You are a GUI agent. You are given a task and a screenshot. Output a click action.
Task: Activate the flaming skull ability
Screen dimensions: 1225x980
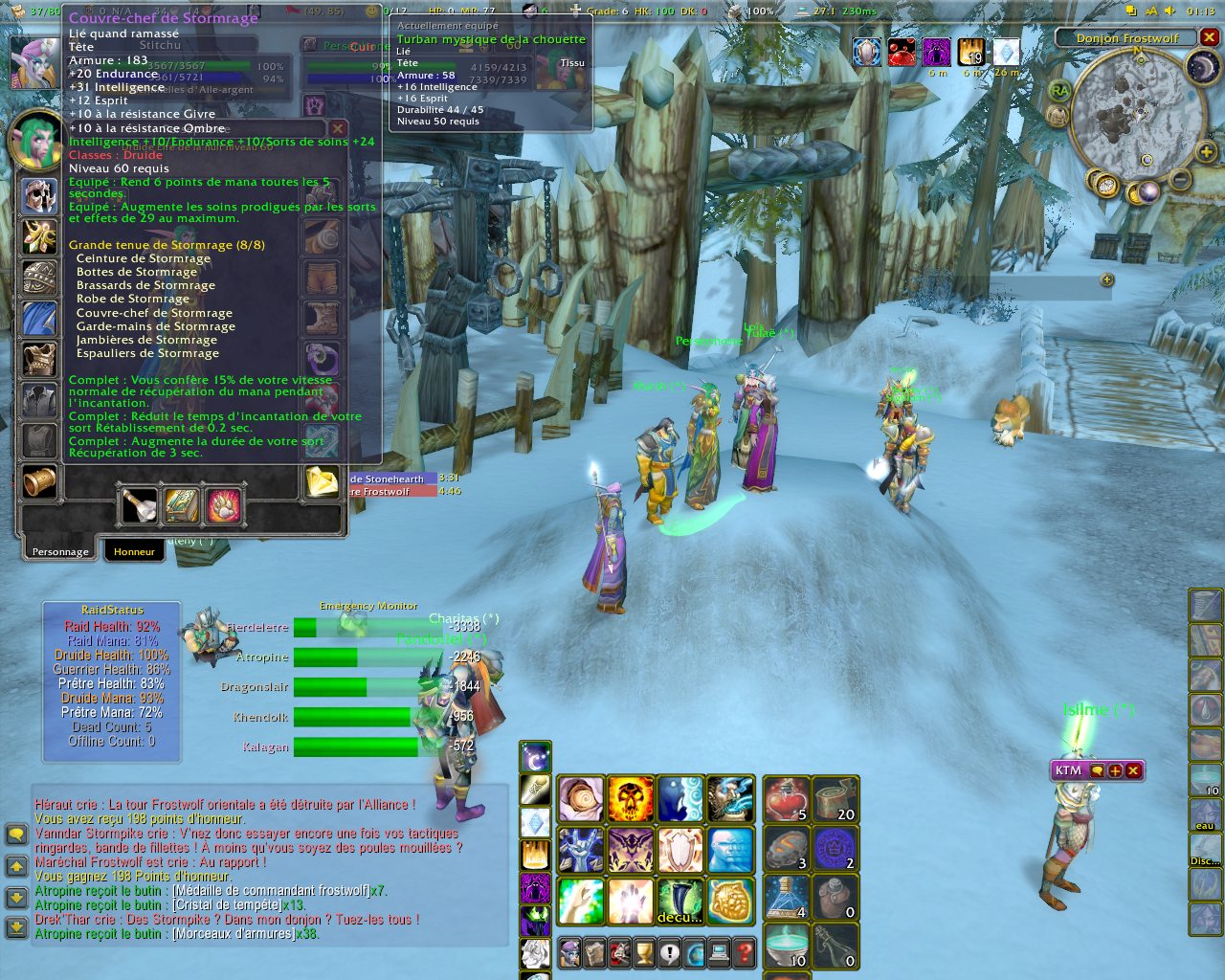click(x=631, y=799)
